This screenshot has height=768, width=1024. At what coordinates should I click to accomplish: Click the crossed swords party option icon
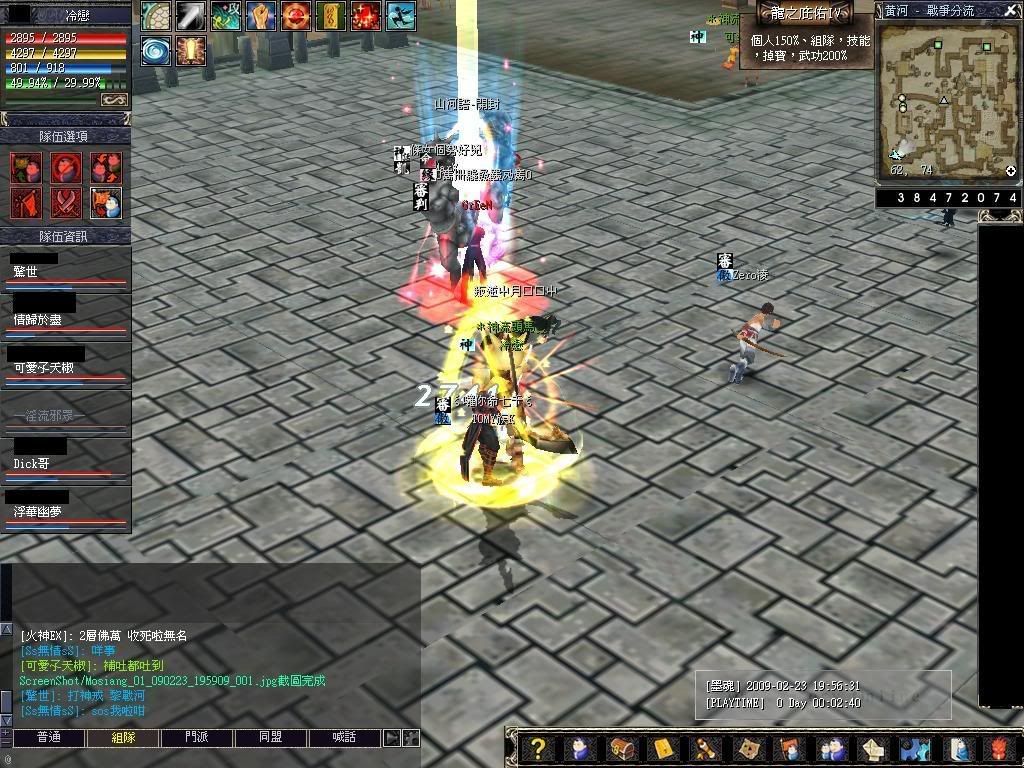tap(68, 203)
